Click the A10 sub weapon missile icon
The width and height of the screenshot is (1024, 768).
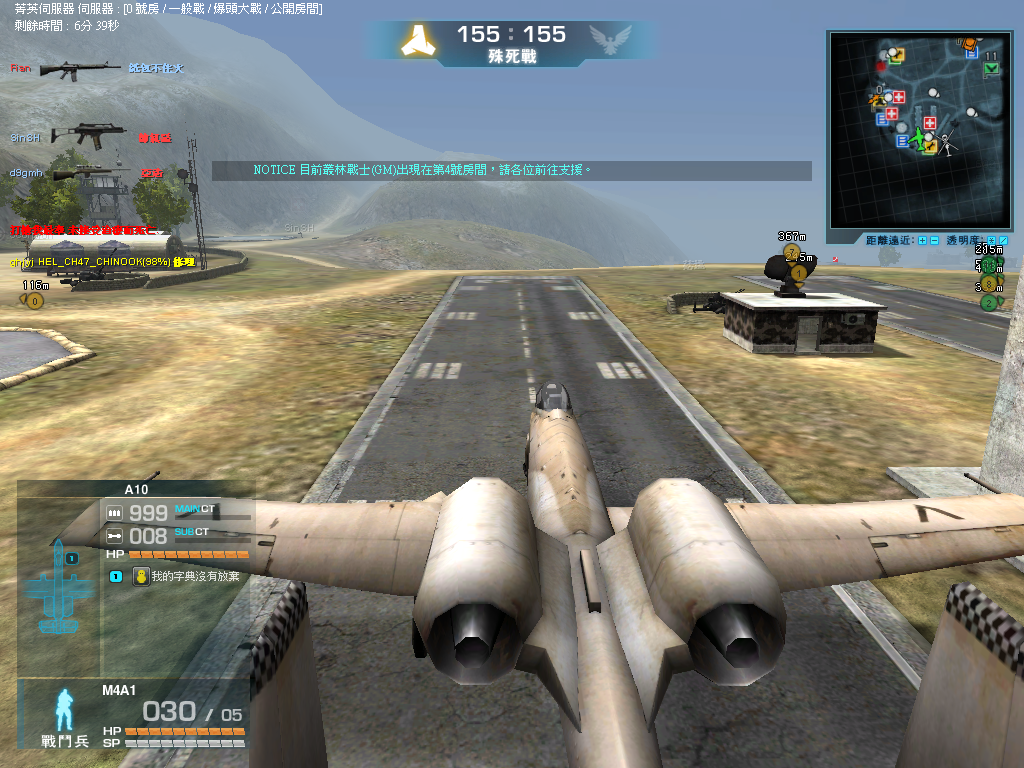click(x=114, y=536)
